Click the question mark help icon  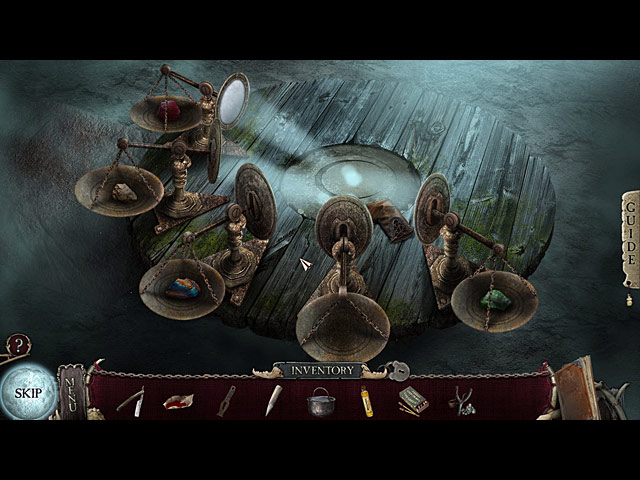[17, 346]
